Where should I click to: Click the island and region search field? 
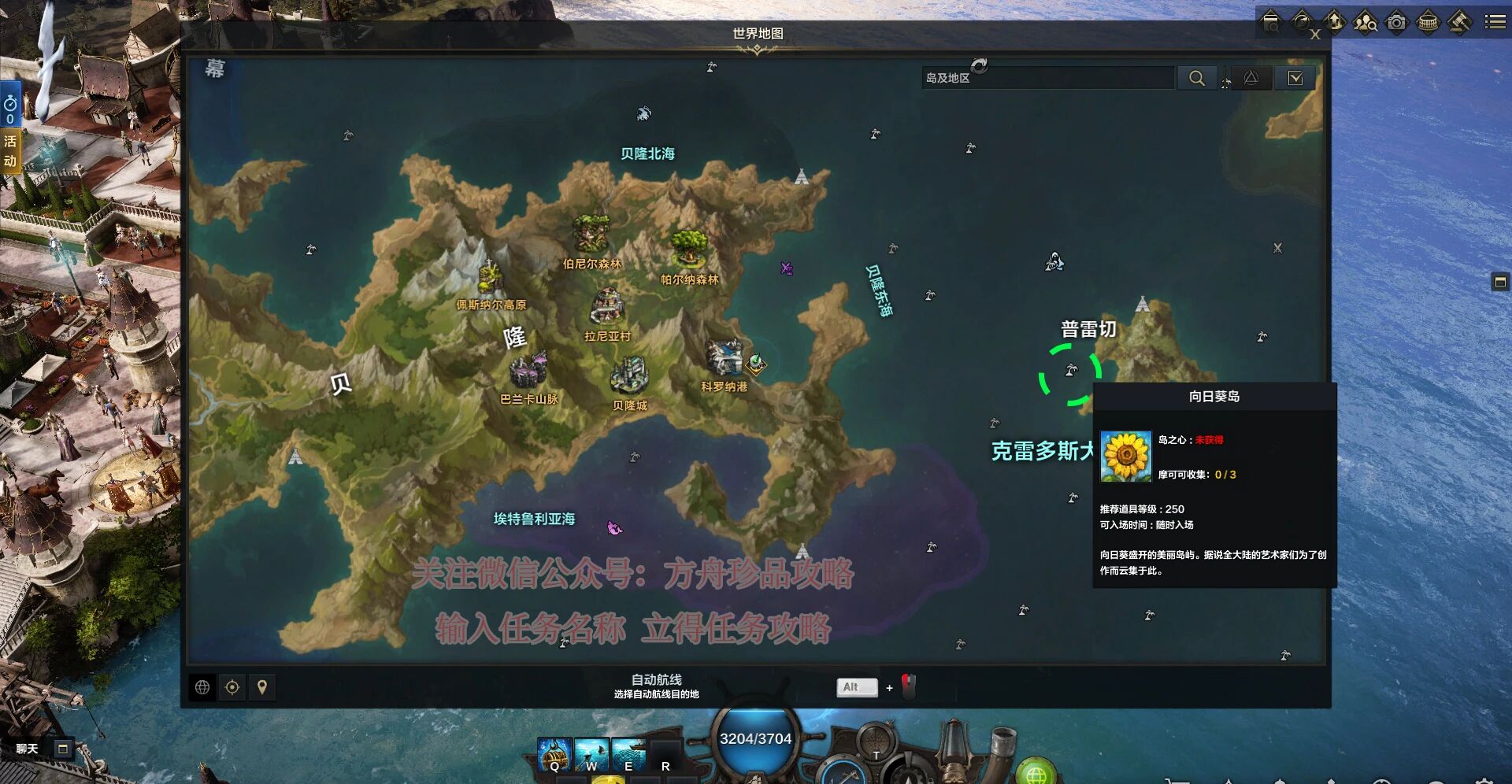[x=1047, y=78]
